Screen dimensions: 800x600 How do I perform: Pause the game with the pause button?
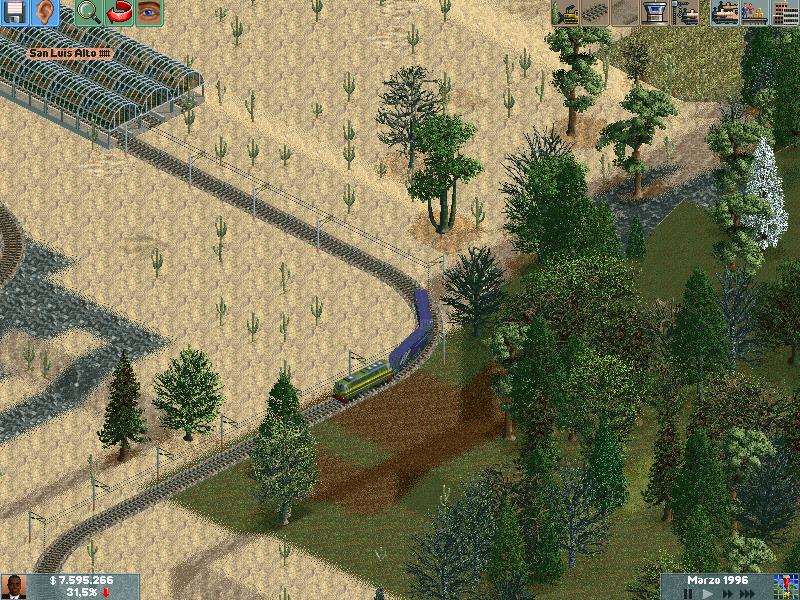pos(688,593)
